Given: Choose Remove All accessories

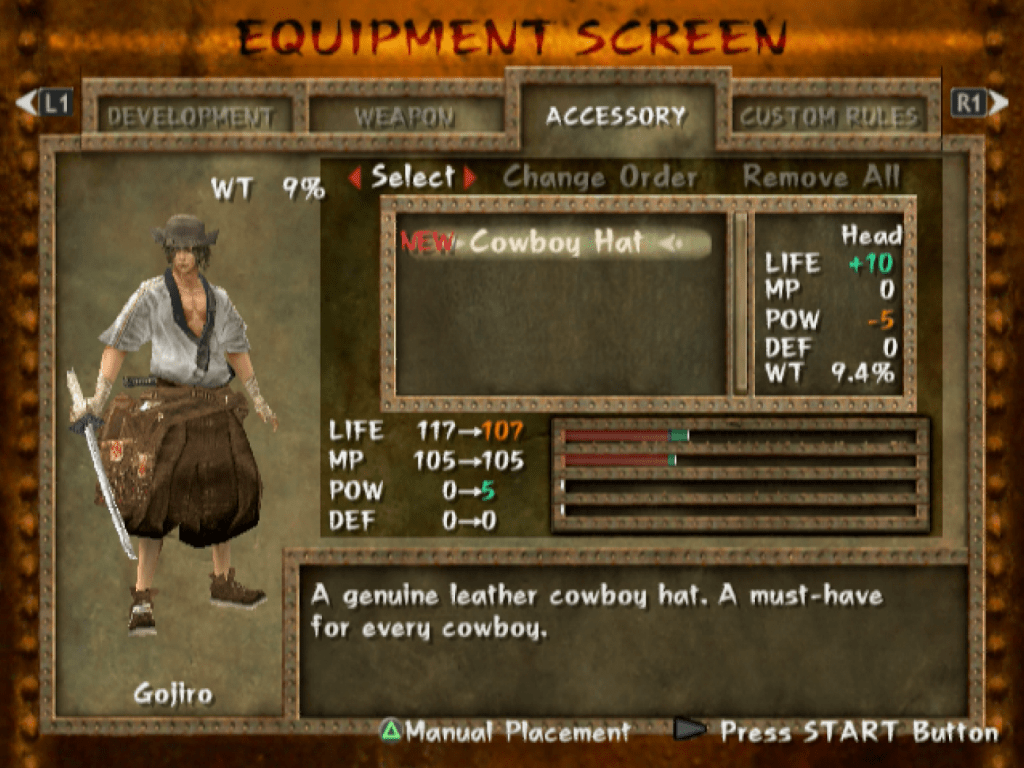Looking at the screenshot, I should pyautogui.click(x=821, y=178).
